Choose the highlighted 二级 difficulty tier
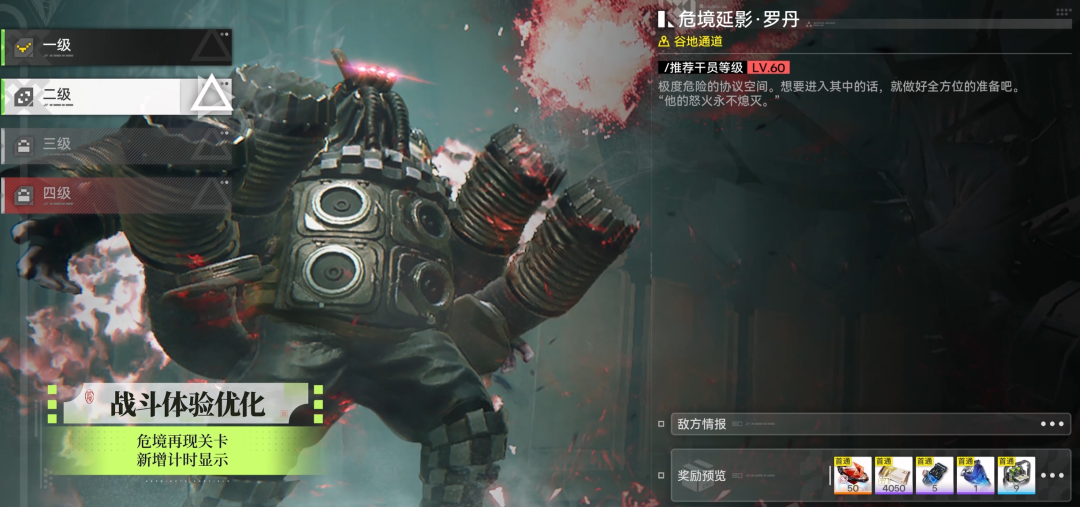The width and height of the screenshot is (1080, 507). click(115, 96)
